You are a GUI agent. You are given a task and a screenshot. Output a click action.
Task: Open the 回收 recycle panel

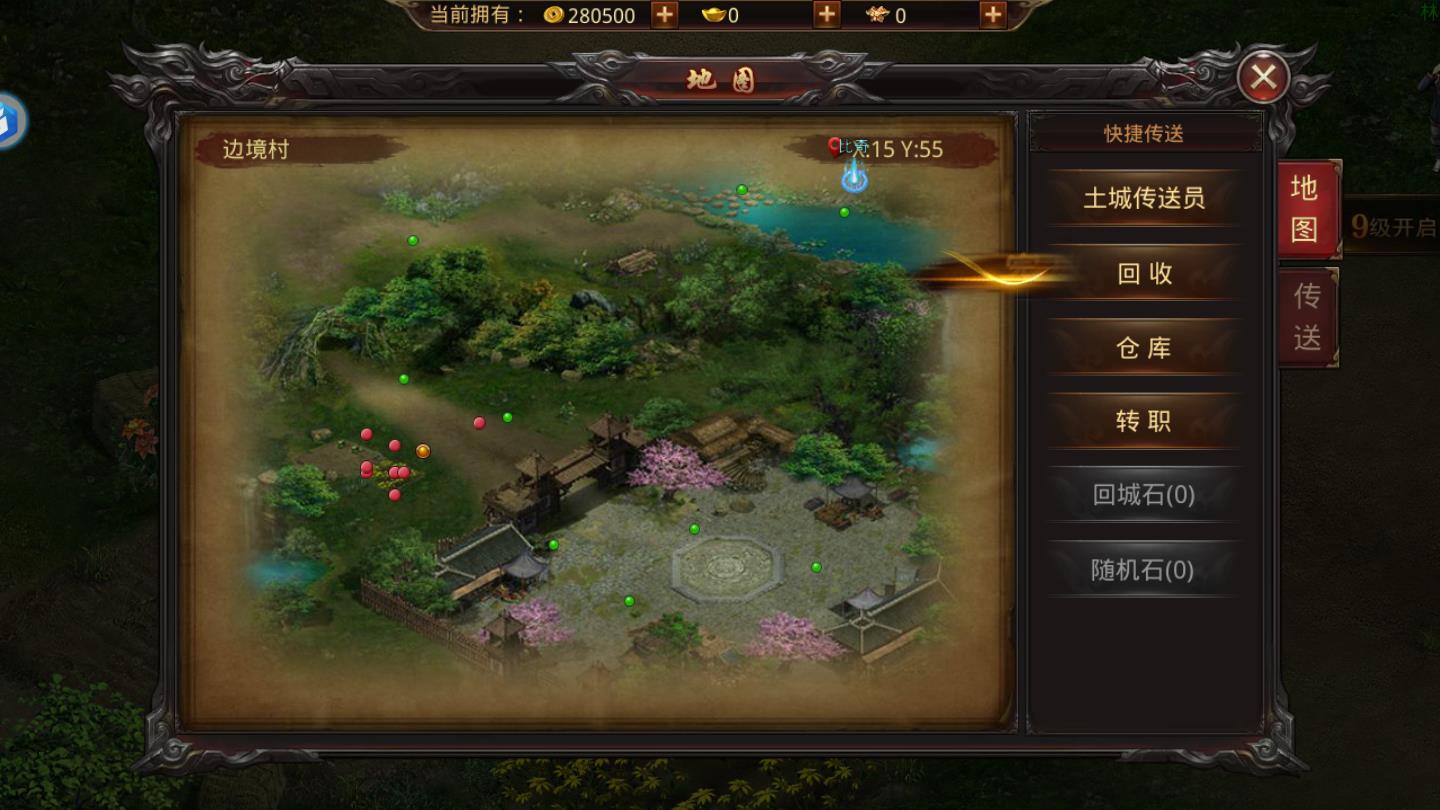(1143, 273)
